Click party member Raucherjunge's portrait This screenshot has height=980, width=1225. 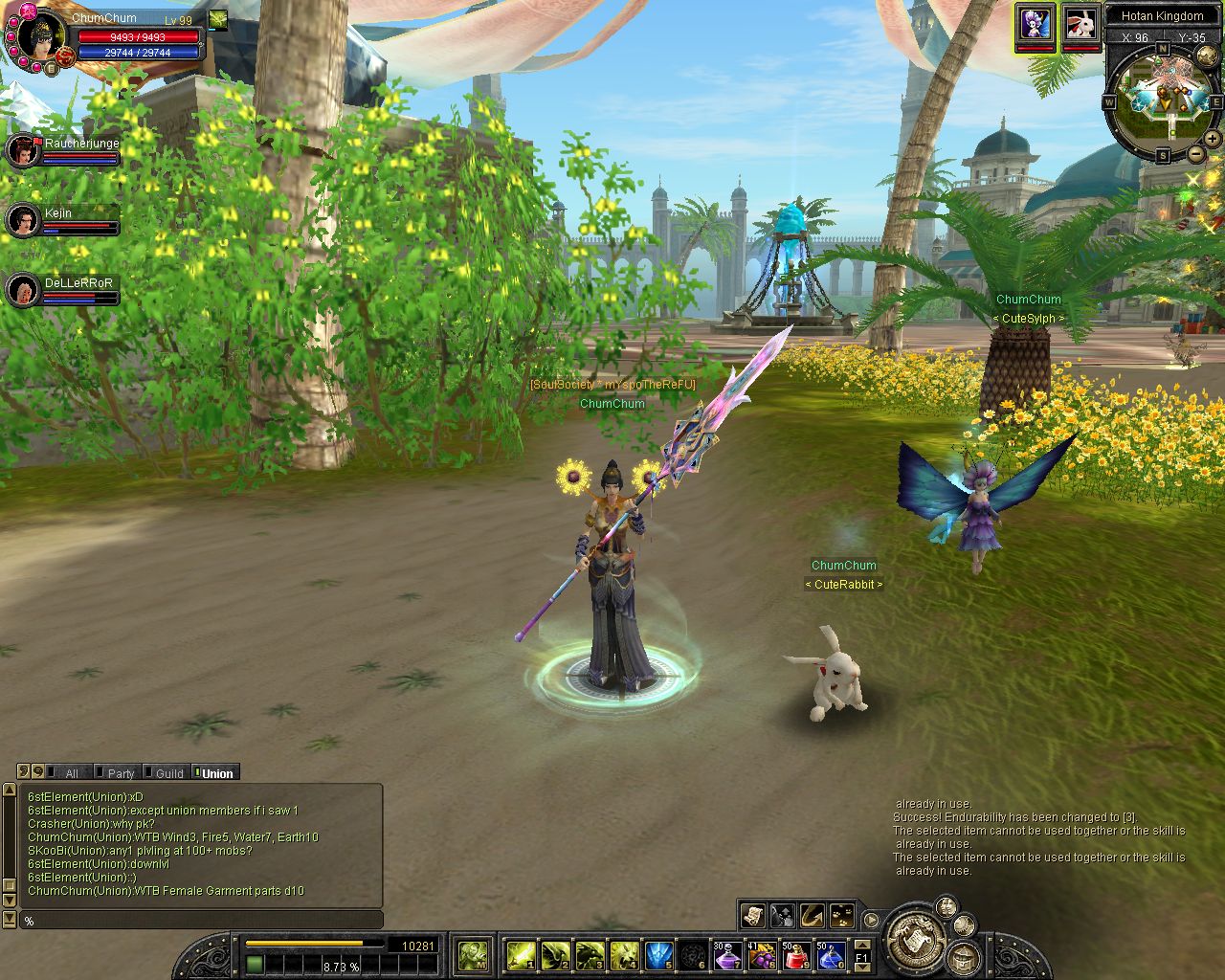[22, 150]
